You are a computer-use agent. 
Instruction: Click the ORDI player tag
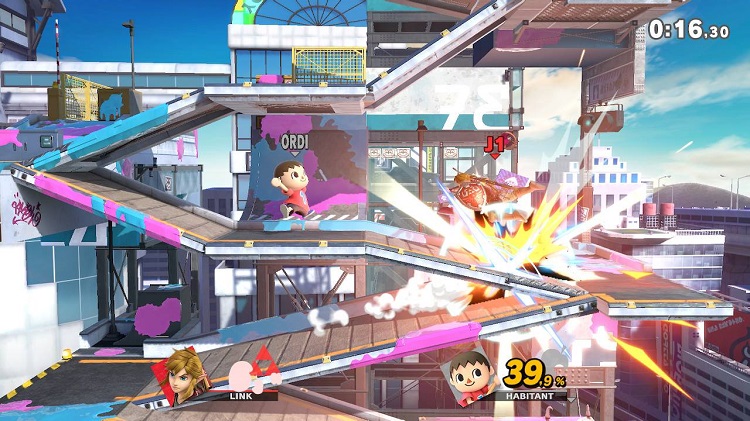tap(294, 141)
